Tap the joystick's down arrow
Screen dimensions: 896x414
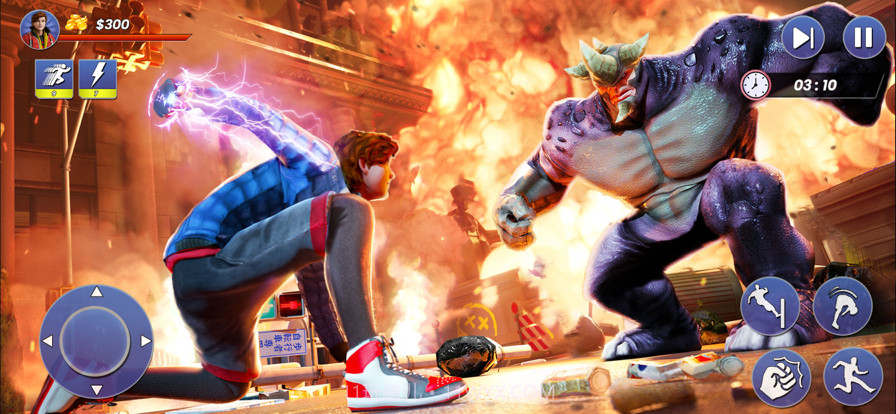click(x=96, y=389)
